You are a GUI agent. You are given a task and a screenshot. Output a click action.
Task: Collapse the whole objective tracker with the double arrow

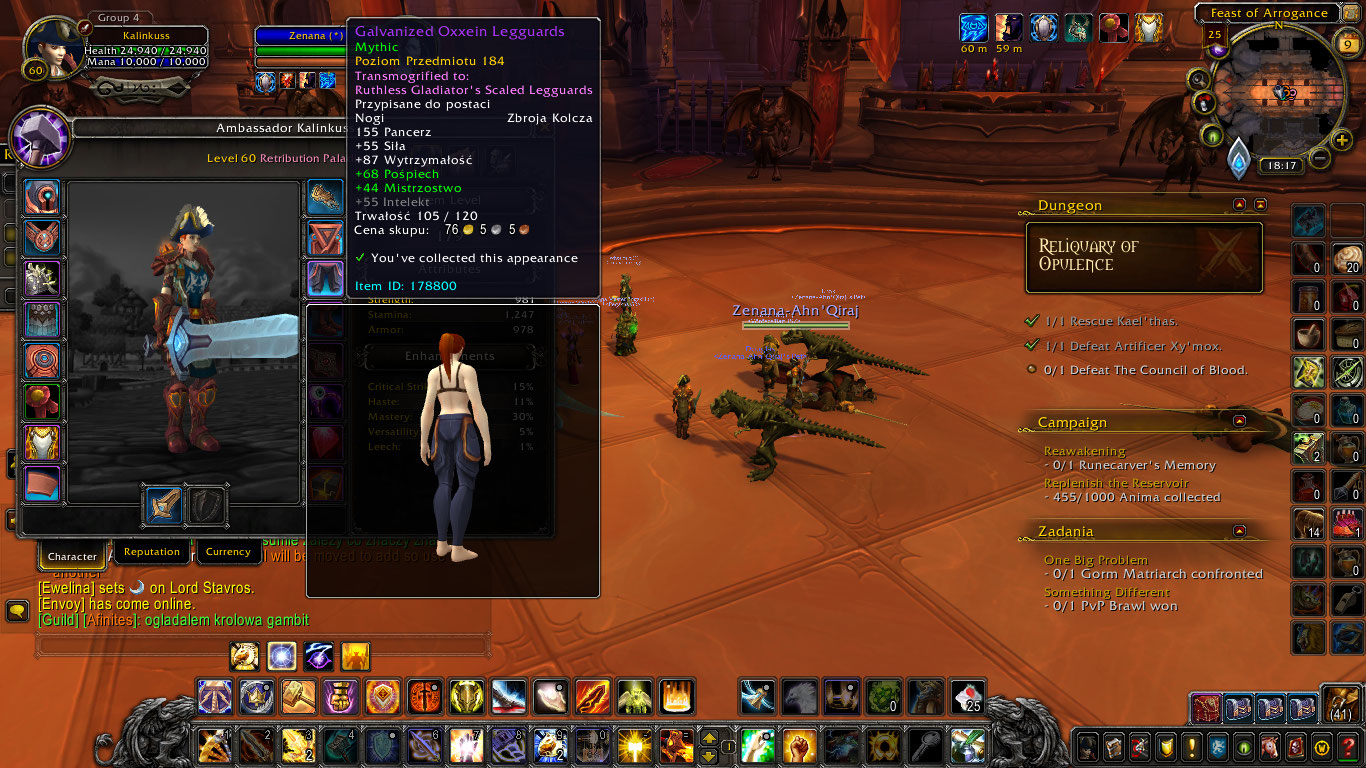click(x=1260, y=204)
